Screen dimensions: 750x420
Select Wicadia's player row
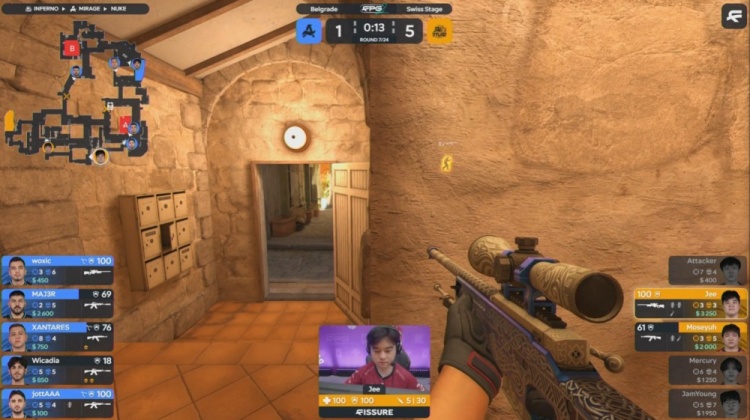pos(57,368)
